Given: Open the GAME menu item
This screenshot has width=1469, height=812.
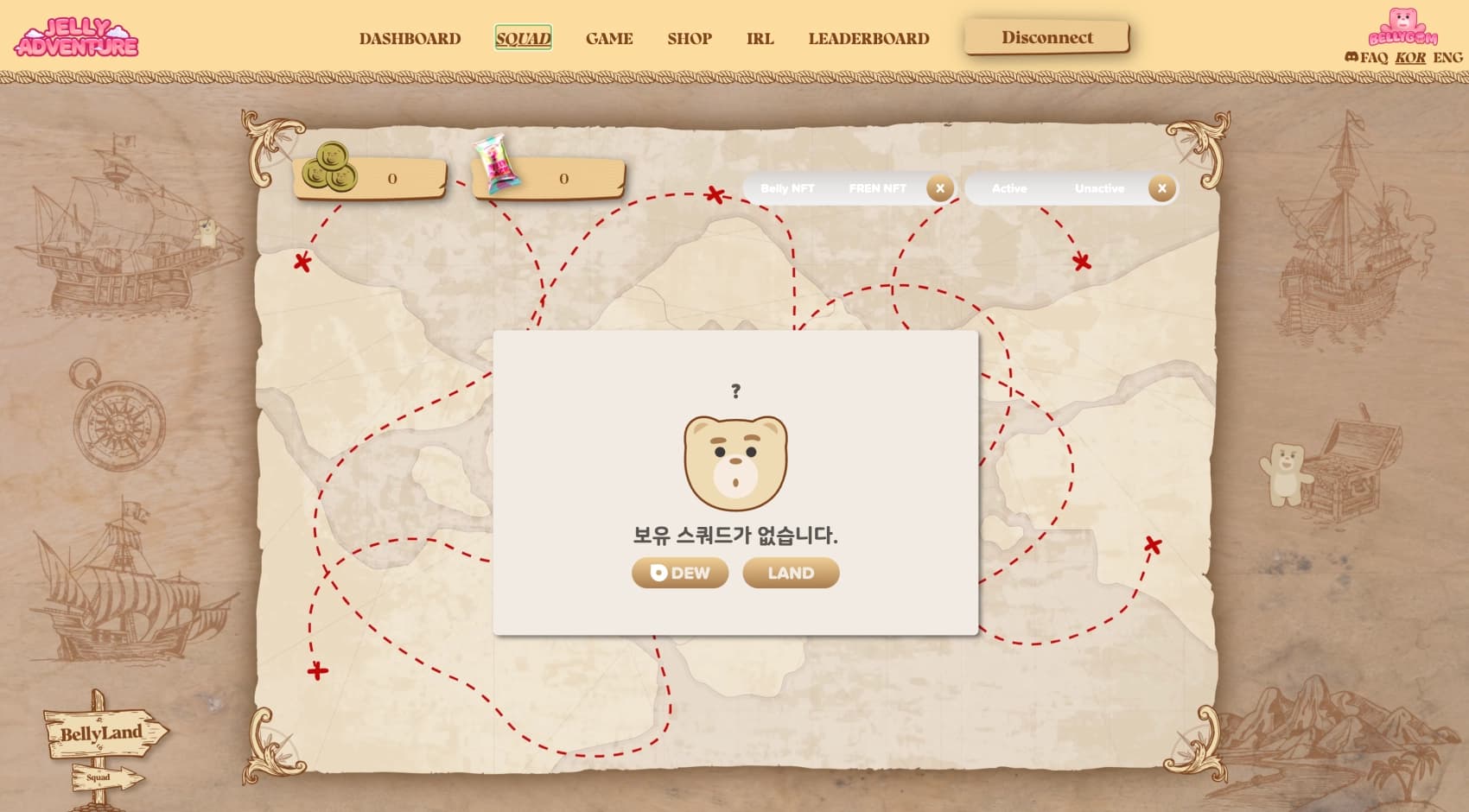Looking at the screenshot, I should tap(609, 38).
